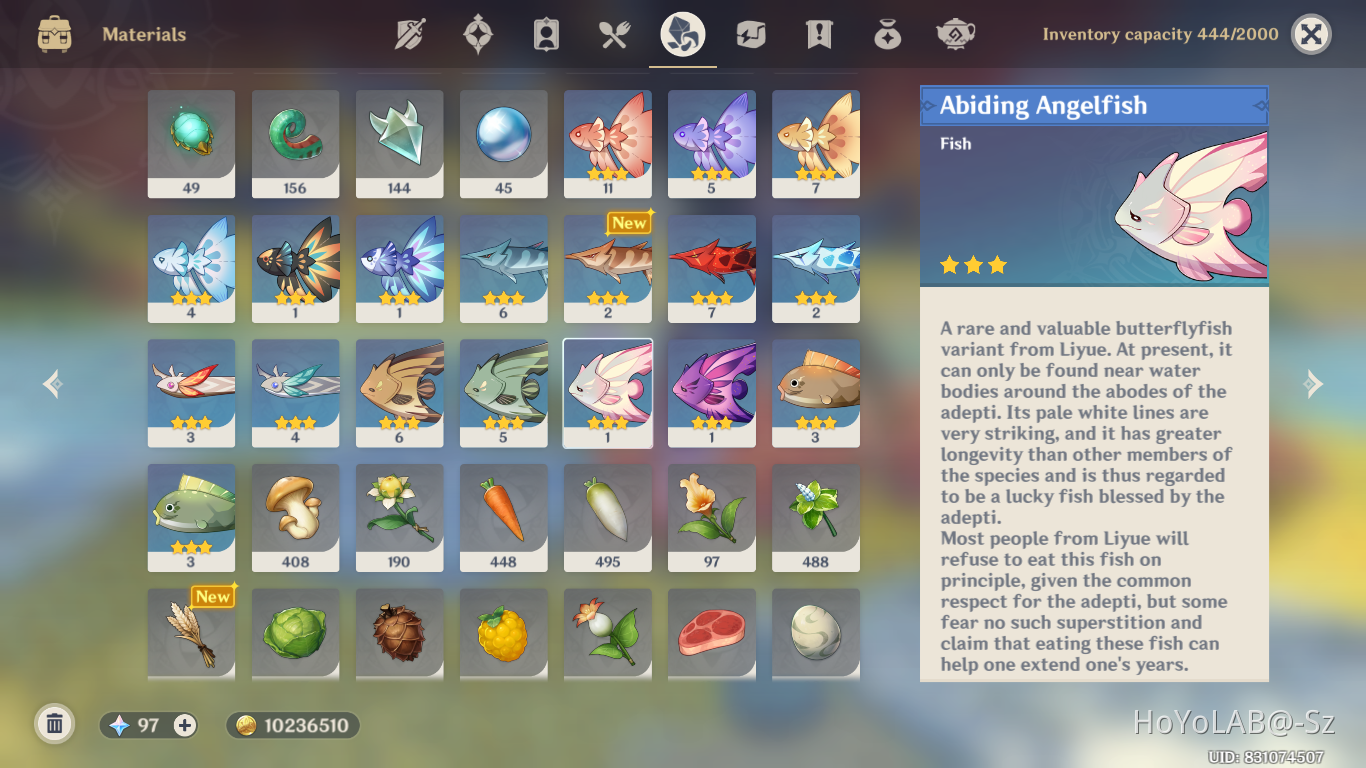1366x768 pixels.
Task: Click the backpack icon beside Materials title
Action: (x=55, y=33)
